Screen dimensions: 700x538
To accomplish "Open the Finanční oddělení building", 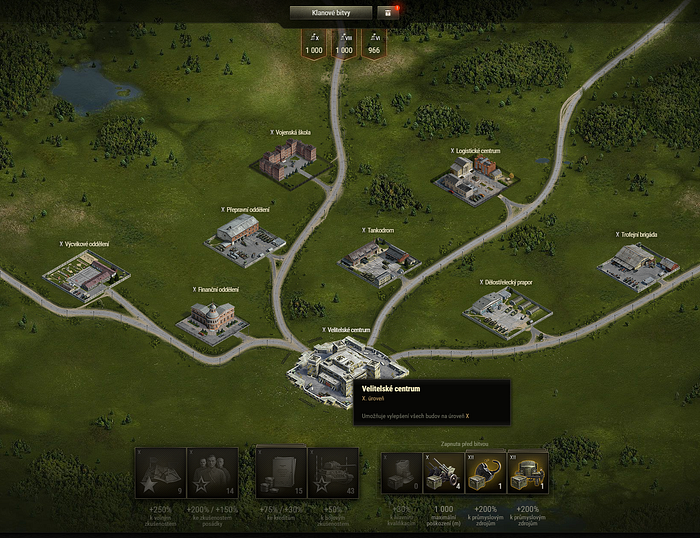I will coord(212,319).
